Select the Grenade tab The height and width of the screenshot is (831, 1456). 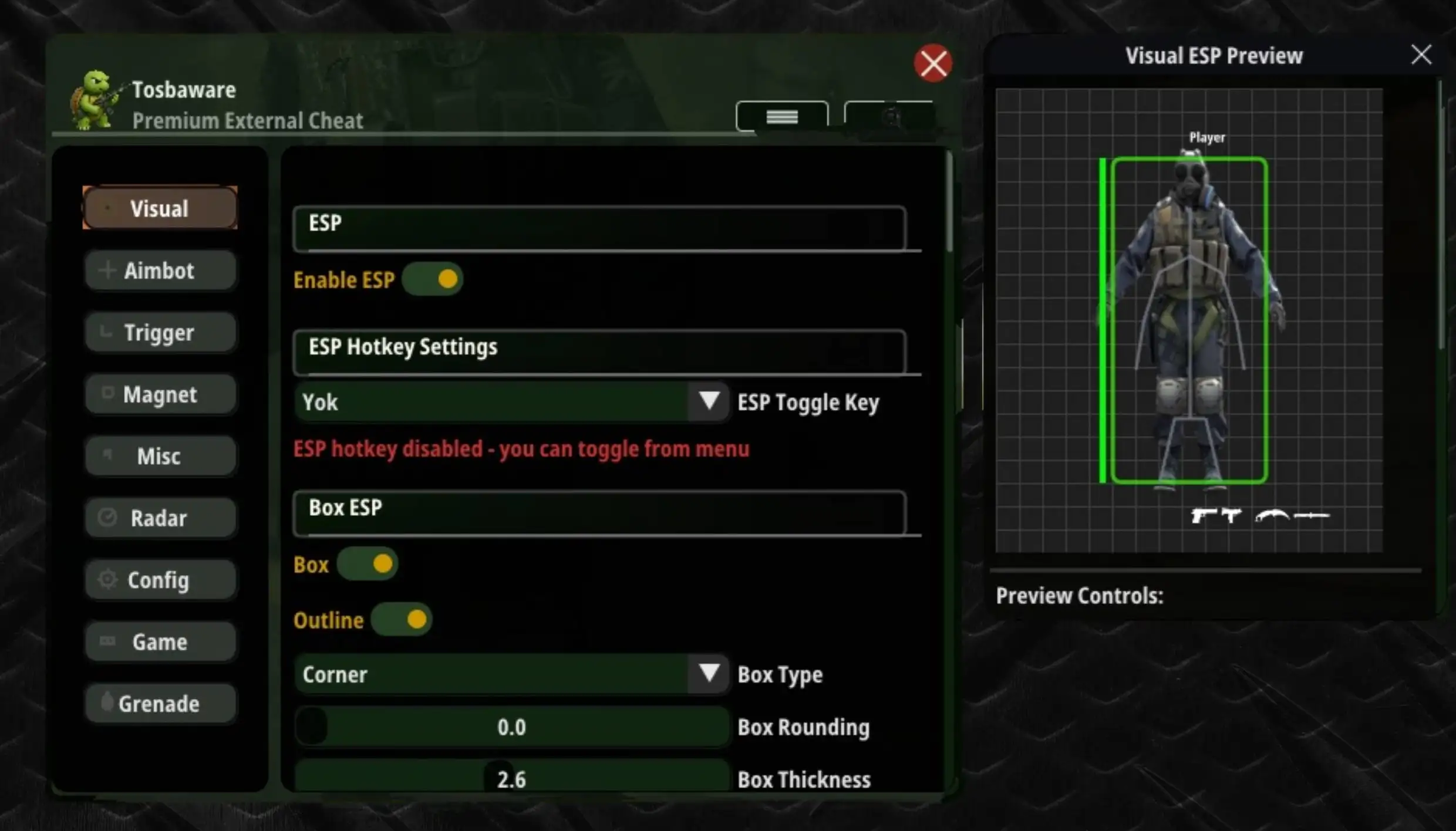coord(160,703)
